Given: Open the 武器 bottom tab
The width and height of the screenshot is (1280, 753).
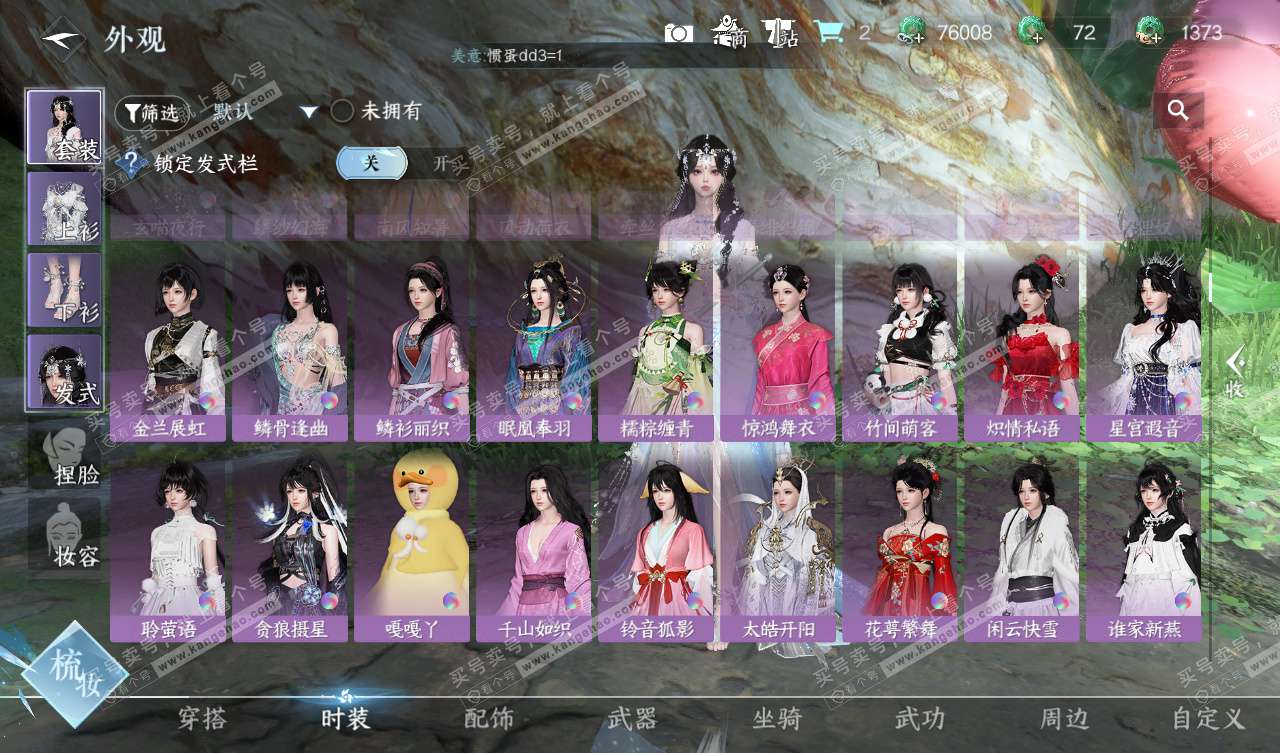Looking at the screenshot, I should 632,718.
